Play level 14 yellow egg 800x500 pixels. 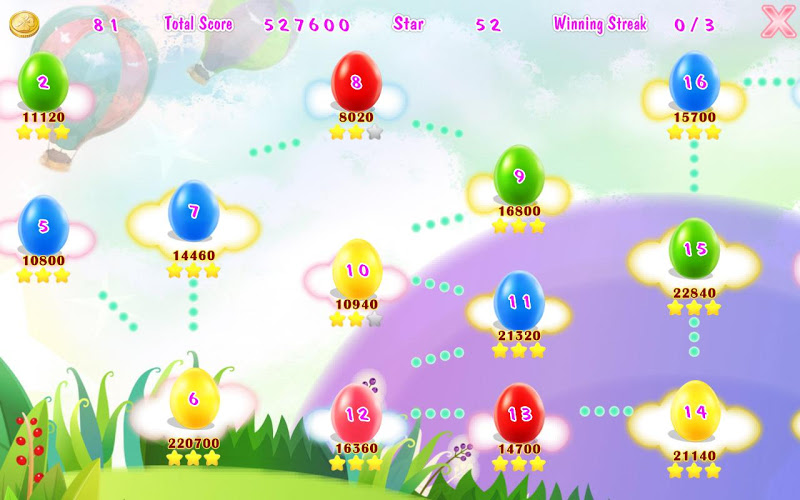click(x=694, y=411)
